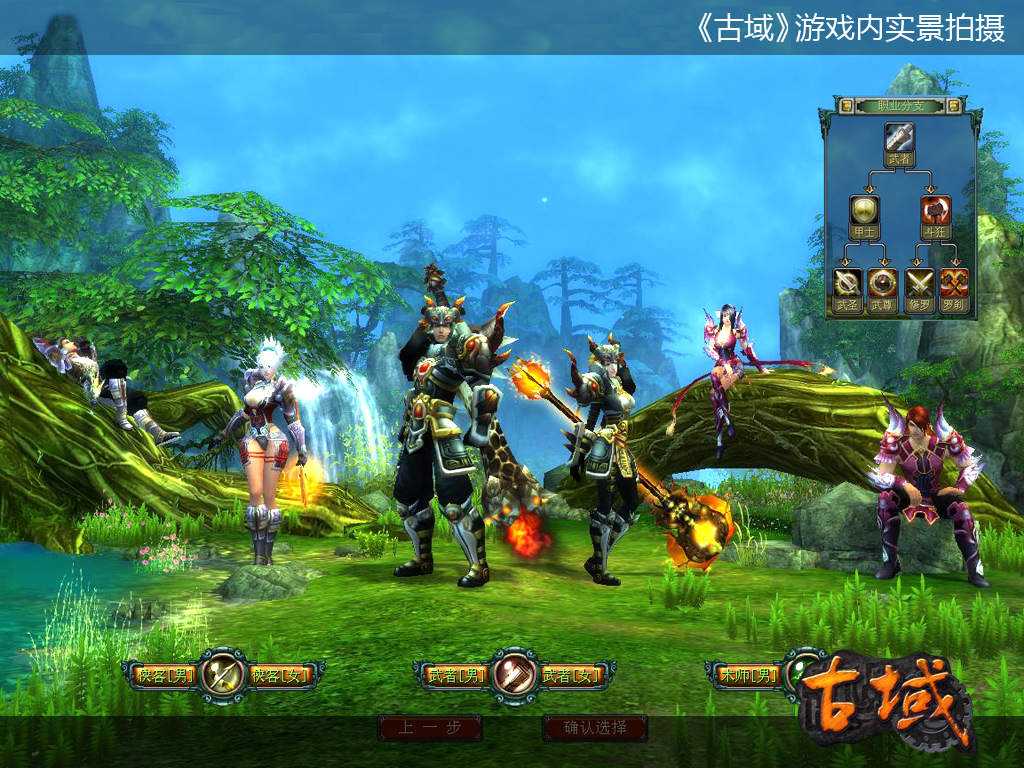Confirm with the 确认选择 button
This screenshot has height=768, width=1024.
595,728
